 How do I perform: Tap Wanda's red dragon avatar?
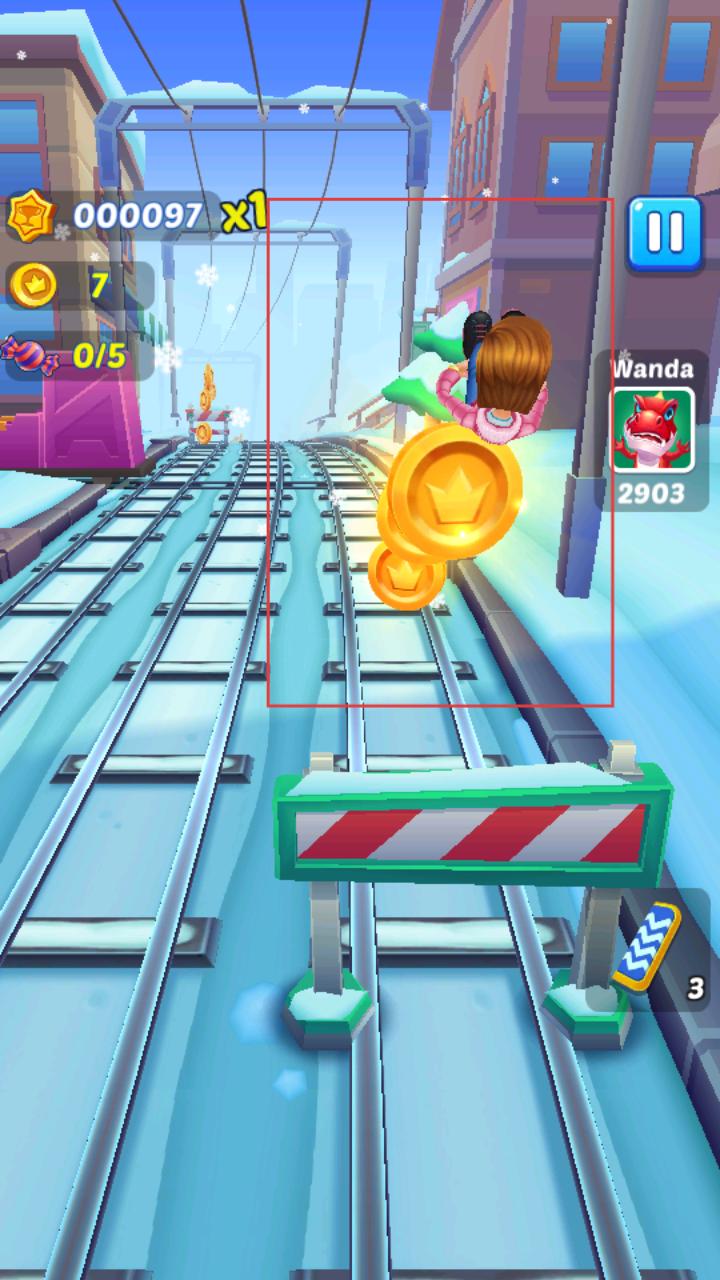(x=653, y=430)
